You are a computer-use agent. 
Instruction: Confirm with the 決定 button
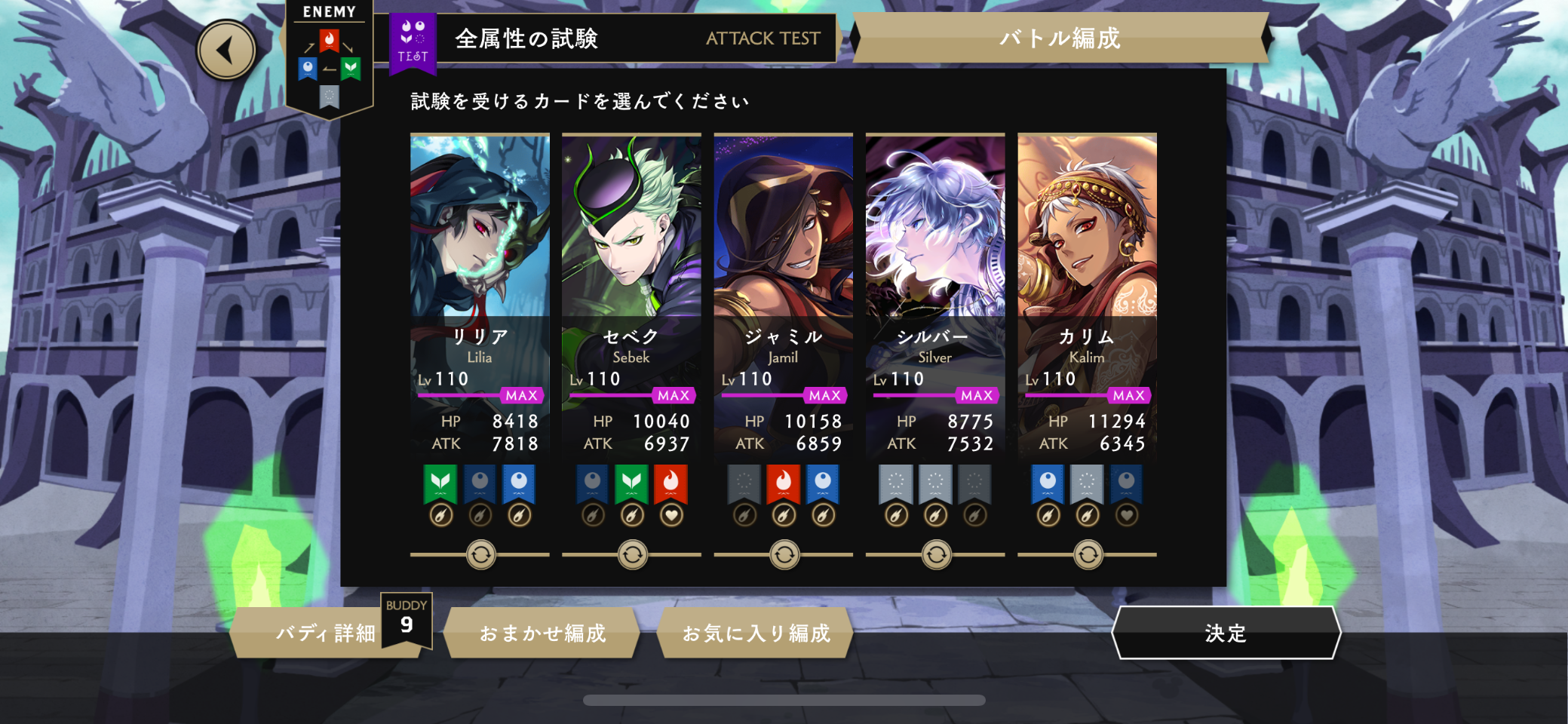coord(1226,633)
